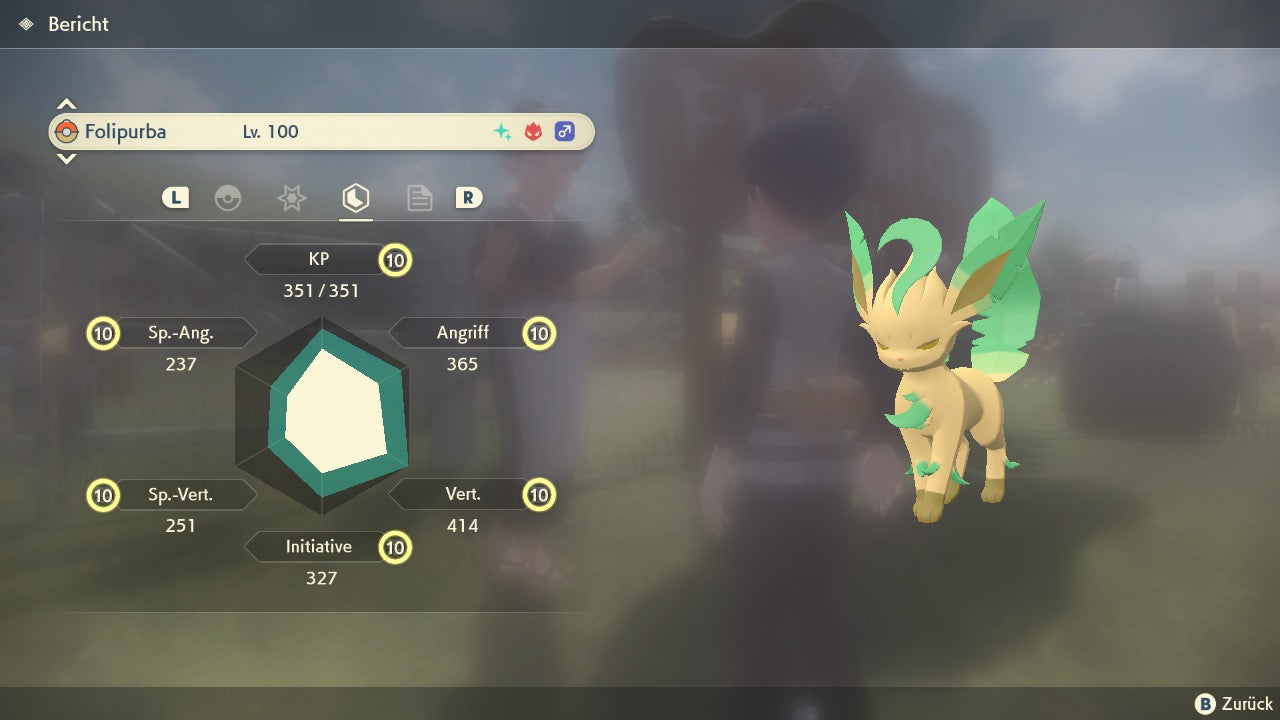Switch to the Poké Ball info tab

(228, 198)
